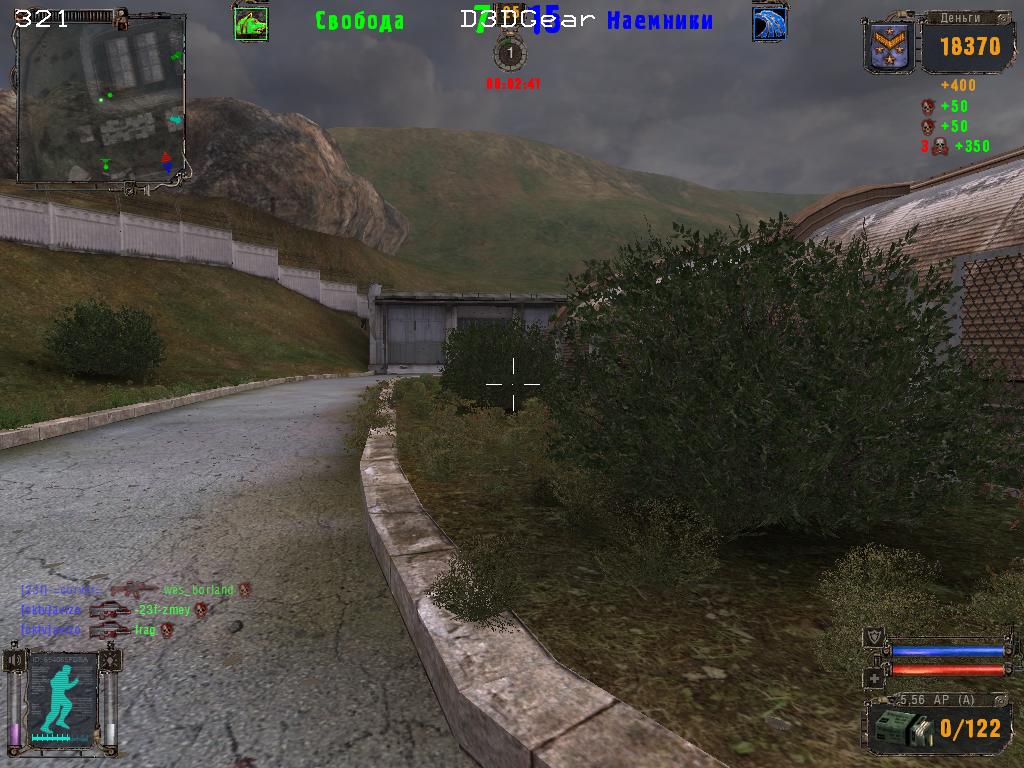Select the wes_borland kill feed entry

[198, 590]
